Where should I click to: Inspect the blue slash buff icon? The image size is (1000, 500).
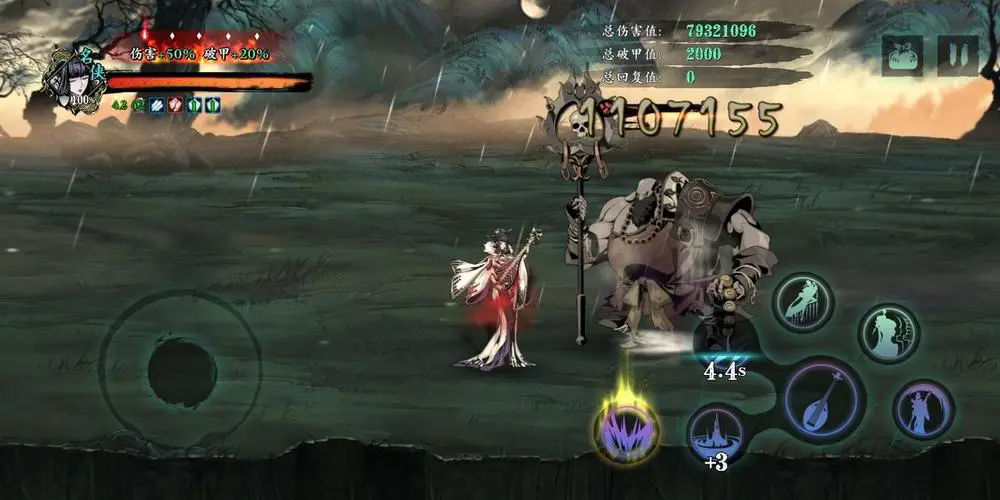click(x=158, y=104)
